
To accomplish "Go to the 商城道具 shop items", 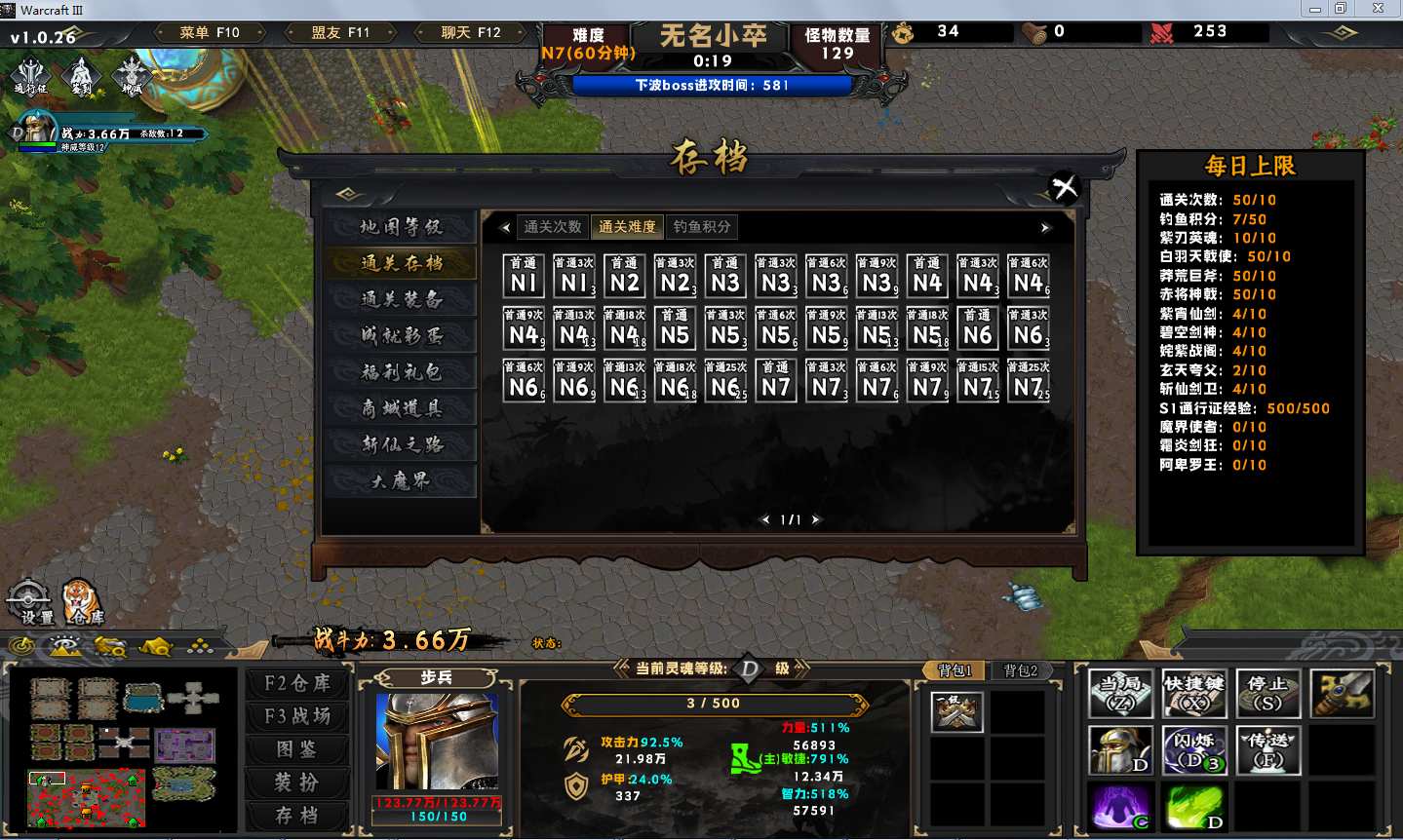I will click(401, 408).
